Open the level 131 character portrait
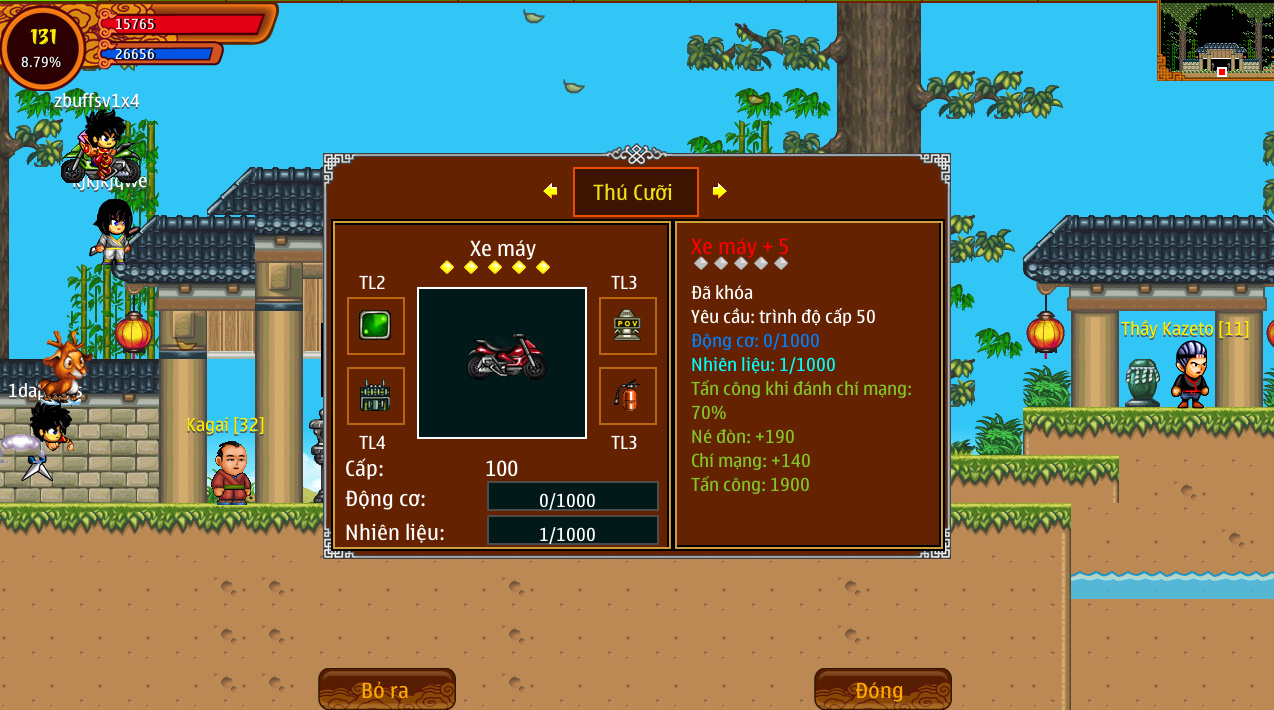The width and height of the screenshot is (1274, 710). (x=43, y=47)
